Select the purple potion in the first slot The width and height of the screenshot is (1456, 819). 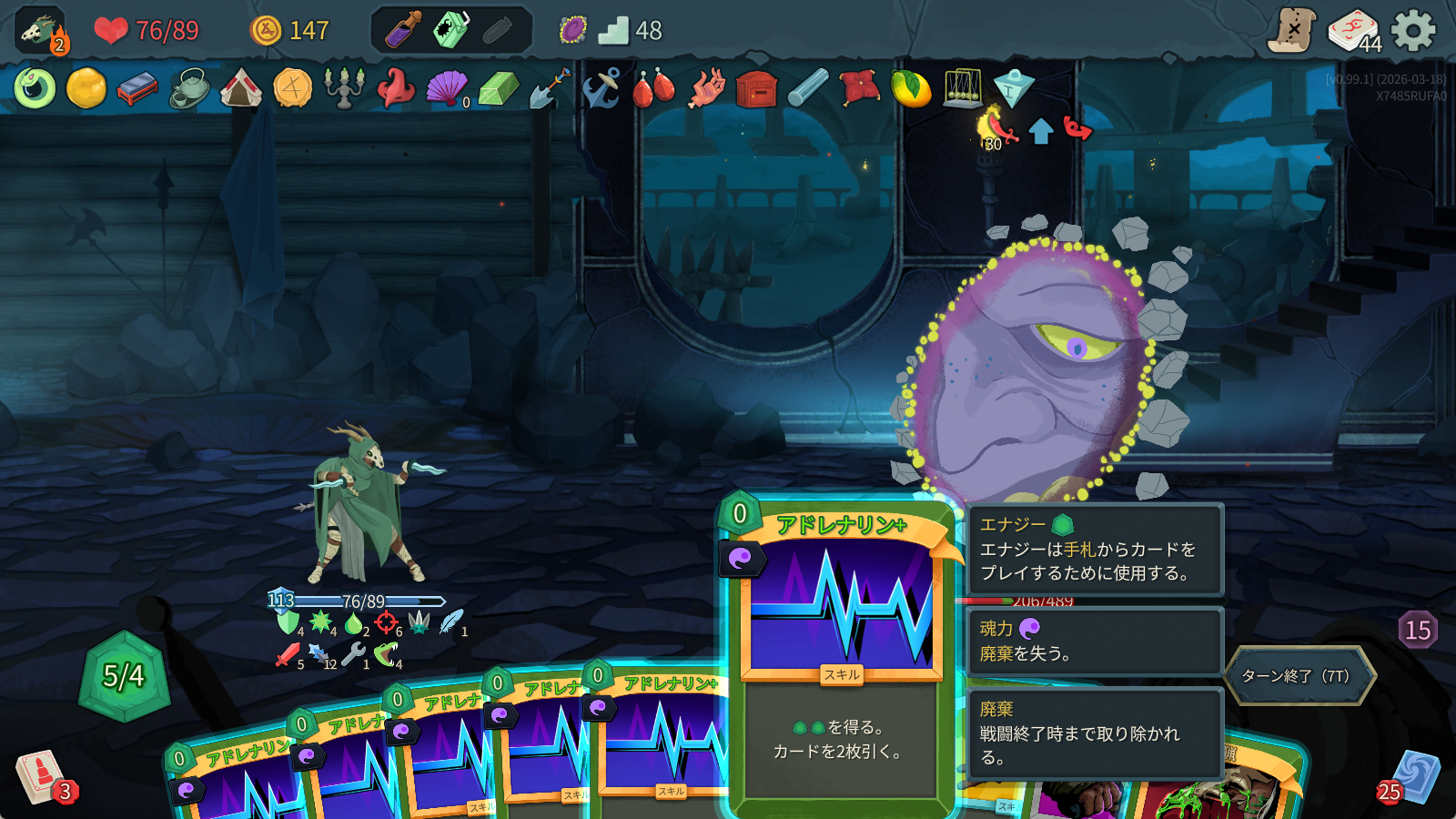coord(401,31)
